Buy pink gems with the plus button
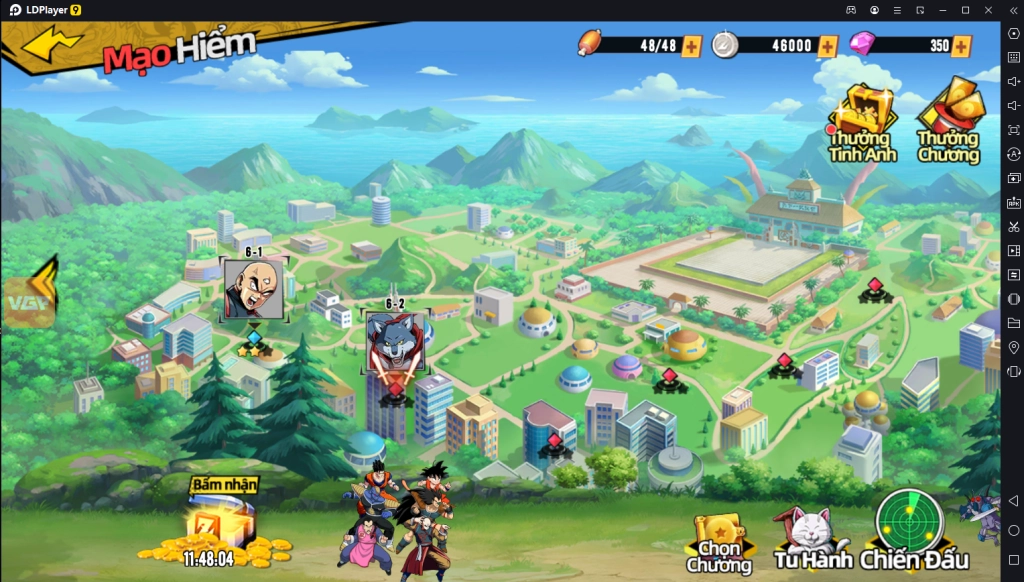Screen dimensions: 1024x582 (961, 46)
